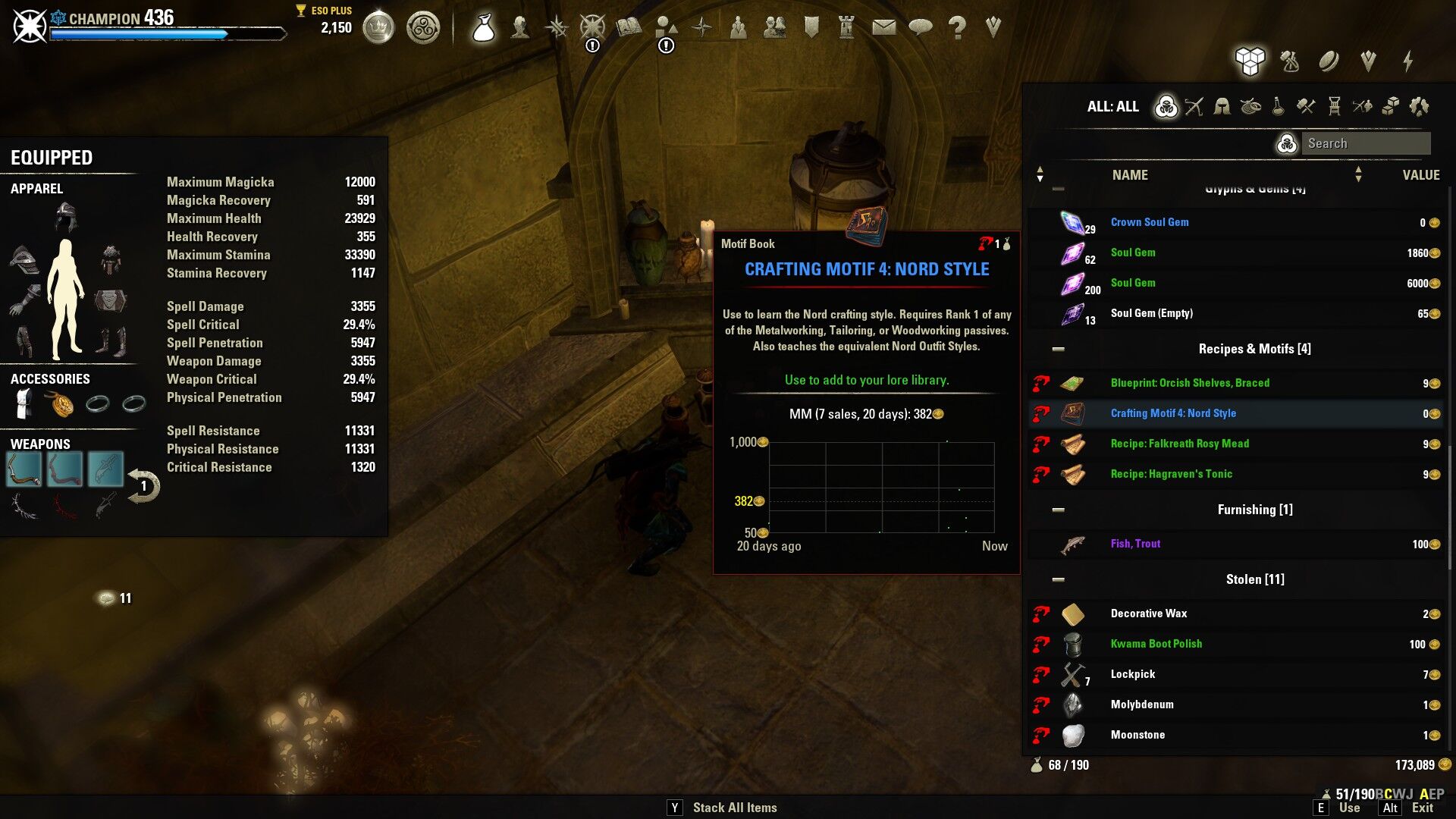Open the mail envelope menu
The image size is (1456, 819).
883,28
